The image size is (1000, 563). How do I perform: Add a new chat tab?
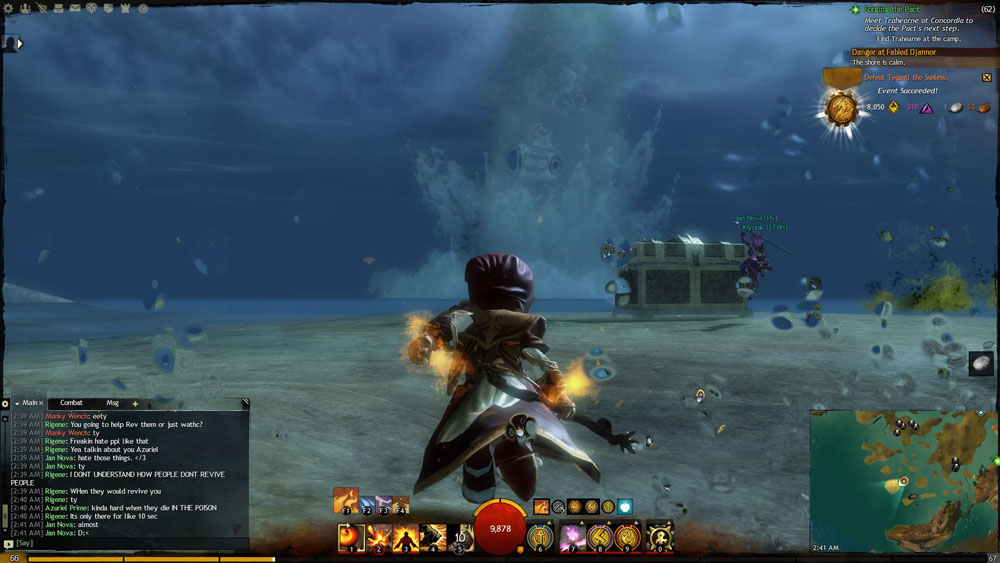[x=135, y=403]
